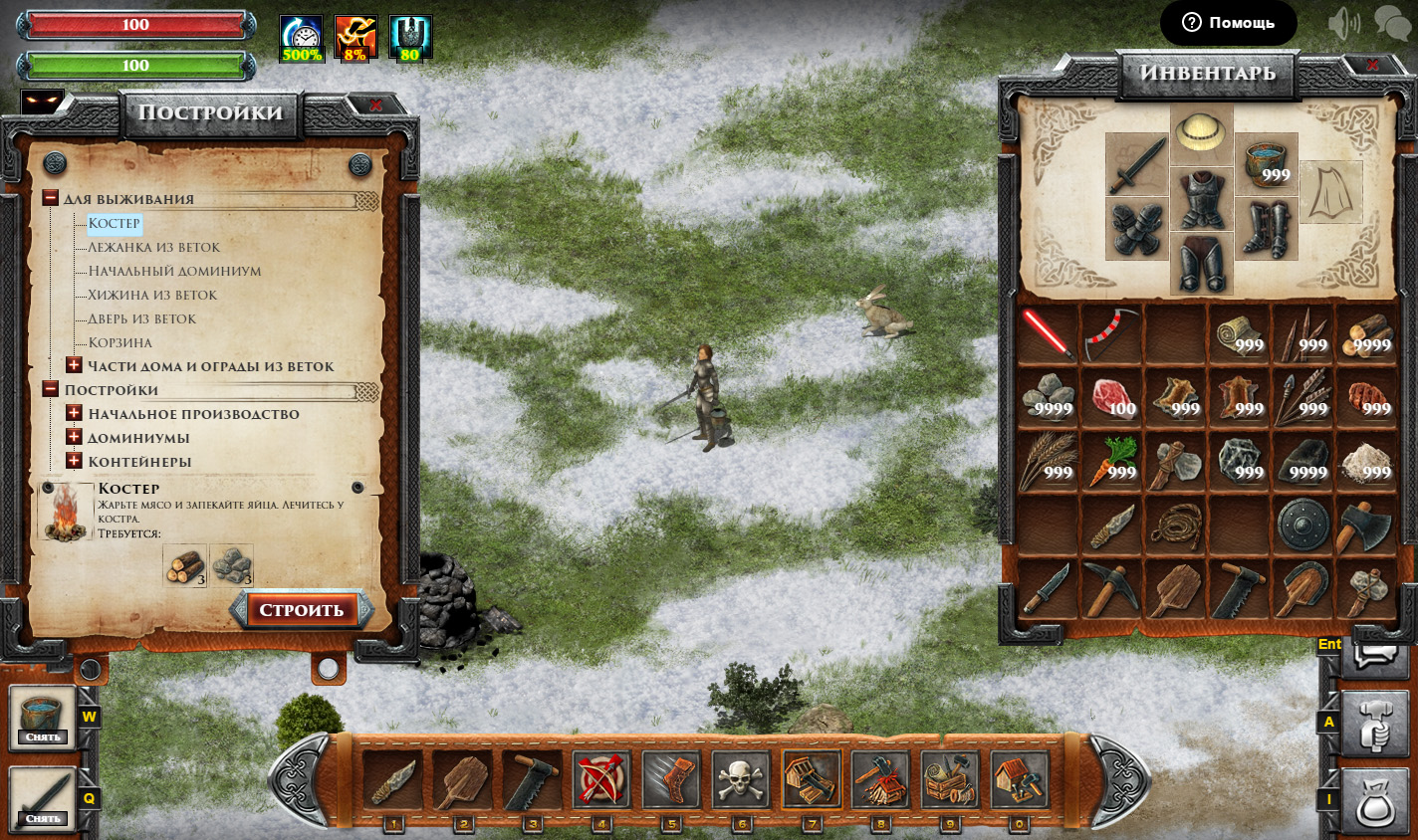This screenshot has height=840, width=1418.
Task: Expand the Начальное производство category
Action: [x=74, y=413]
